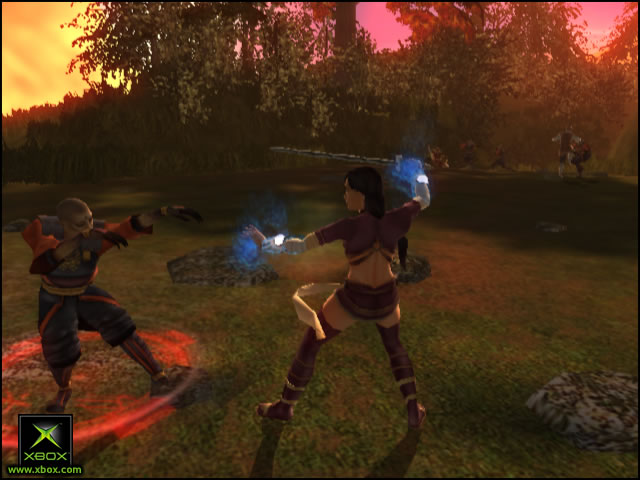Click the Xbox logo watermark

pos(45,441)
